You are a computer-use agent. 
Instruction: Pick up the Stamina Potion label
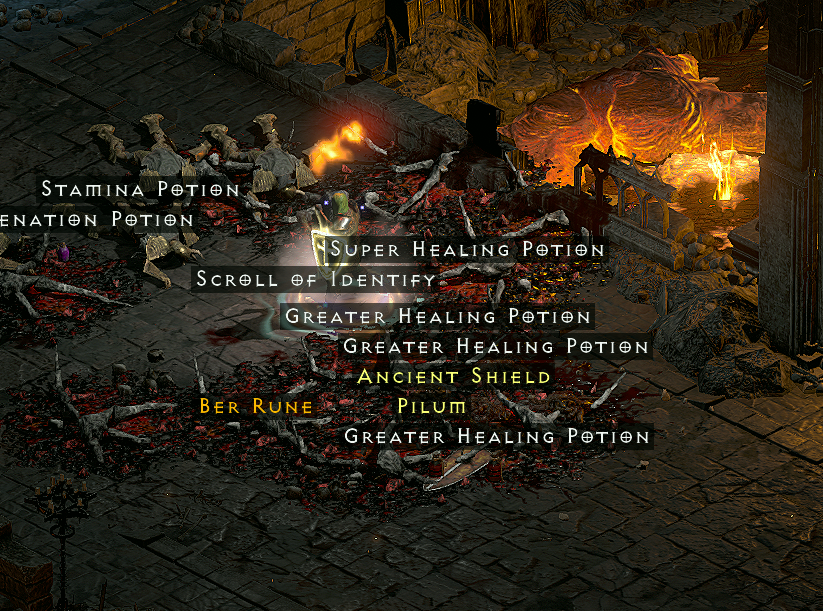[140, 189]
